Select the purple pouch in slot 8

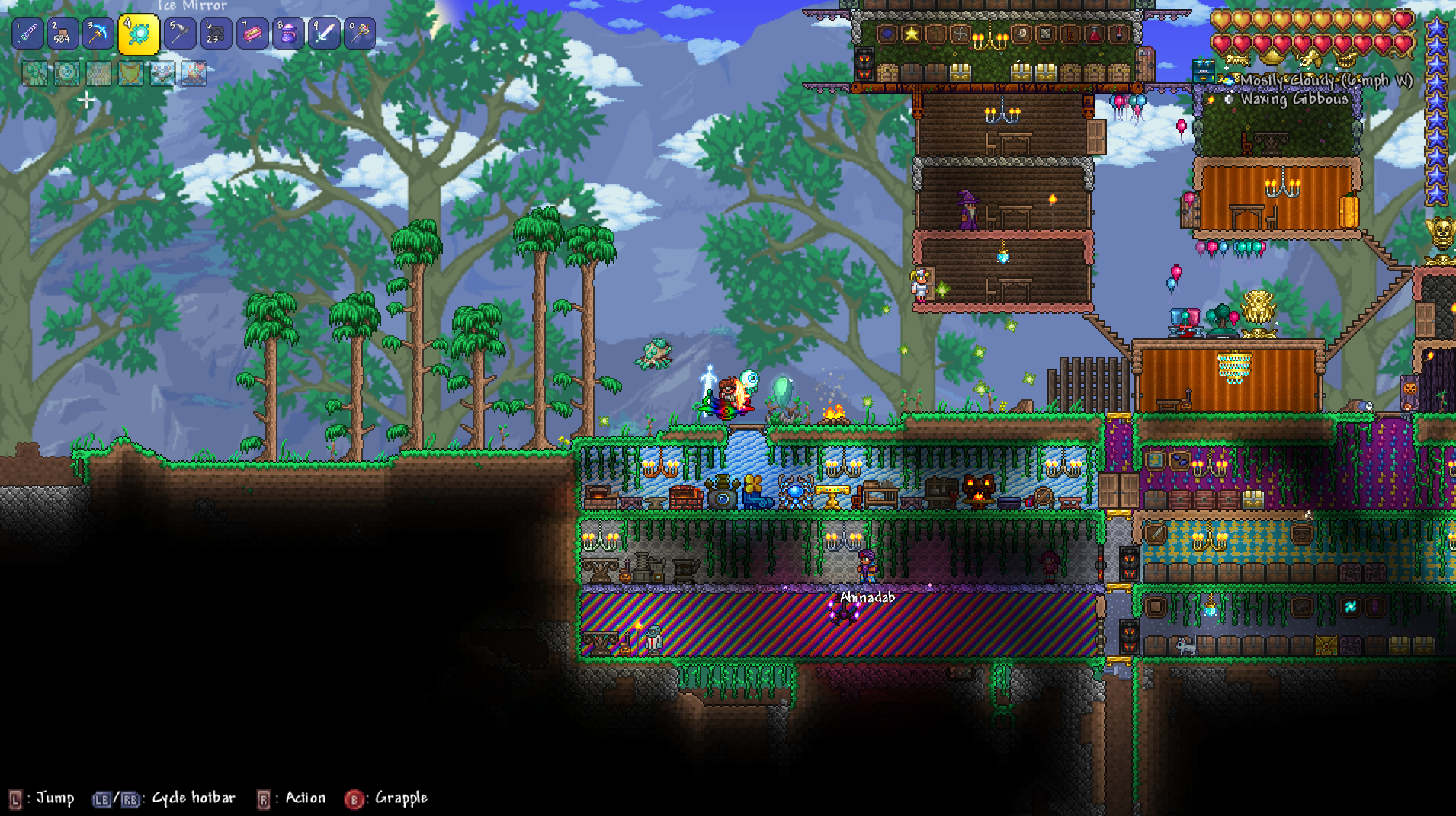click(288, 34)
